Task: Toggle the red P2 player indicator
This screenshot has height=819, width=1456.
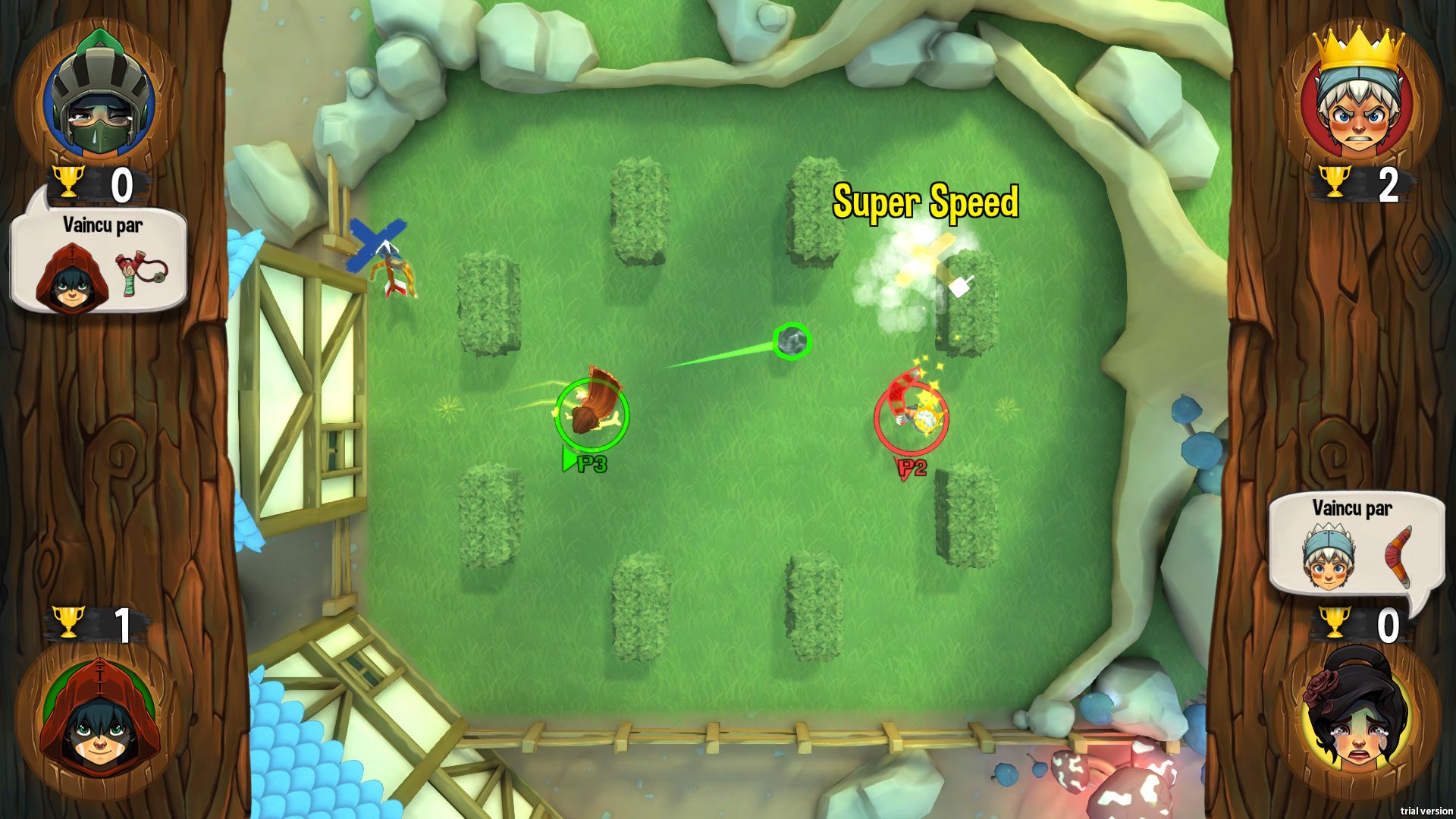Action: click(910, 466)
